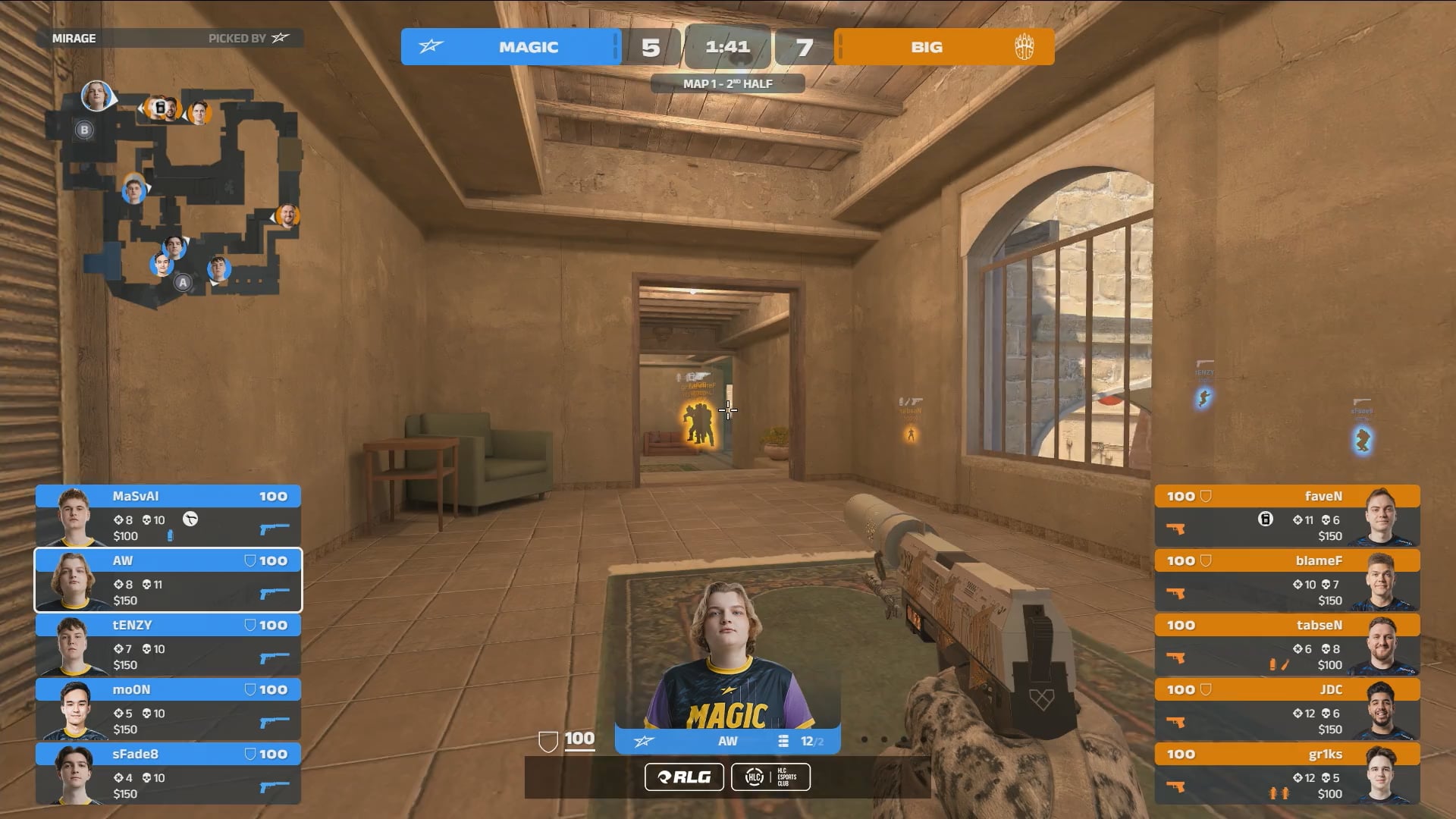Click the HLC Esports Club logo
The width and height of the screenshot is (1456, 819).
click(x=770, y=777)
